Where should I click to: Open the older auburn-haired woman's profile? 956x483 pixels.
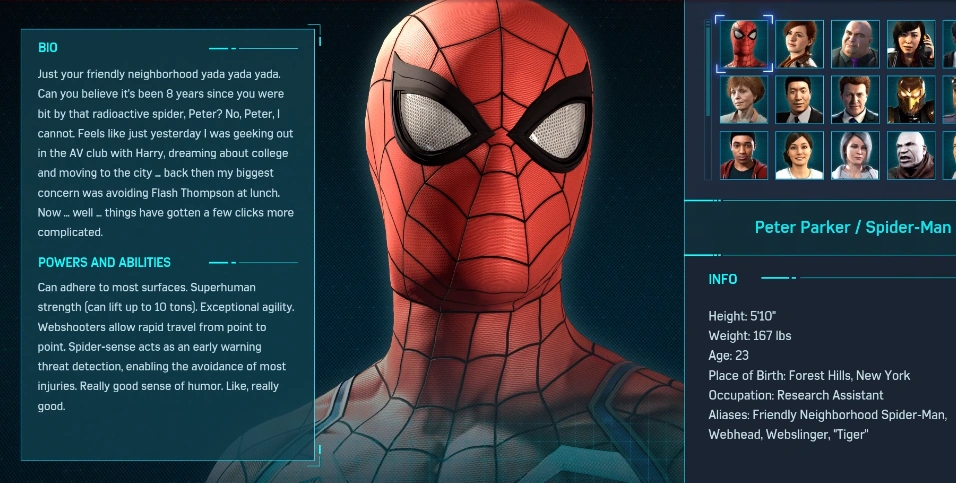coord(744,100)
